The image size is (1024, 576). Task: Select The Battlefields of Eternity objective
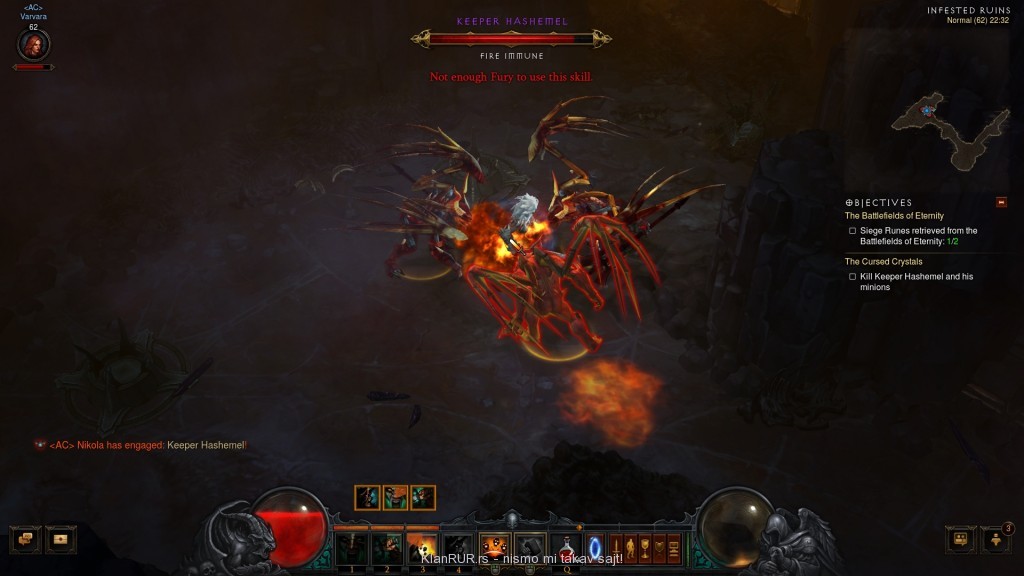click(x=894, y=216)
